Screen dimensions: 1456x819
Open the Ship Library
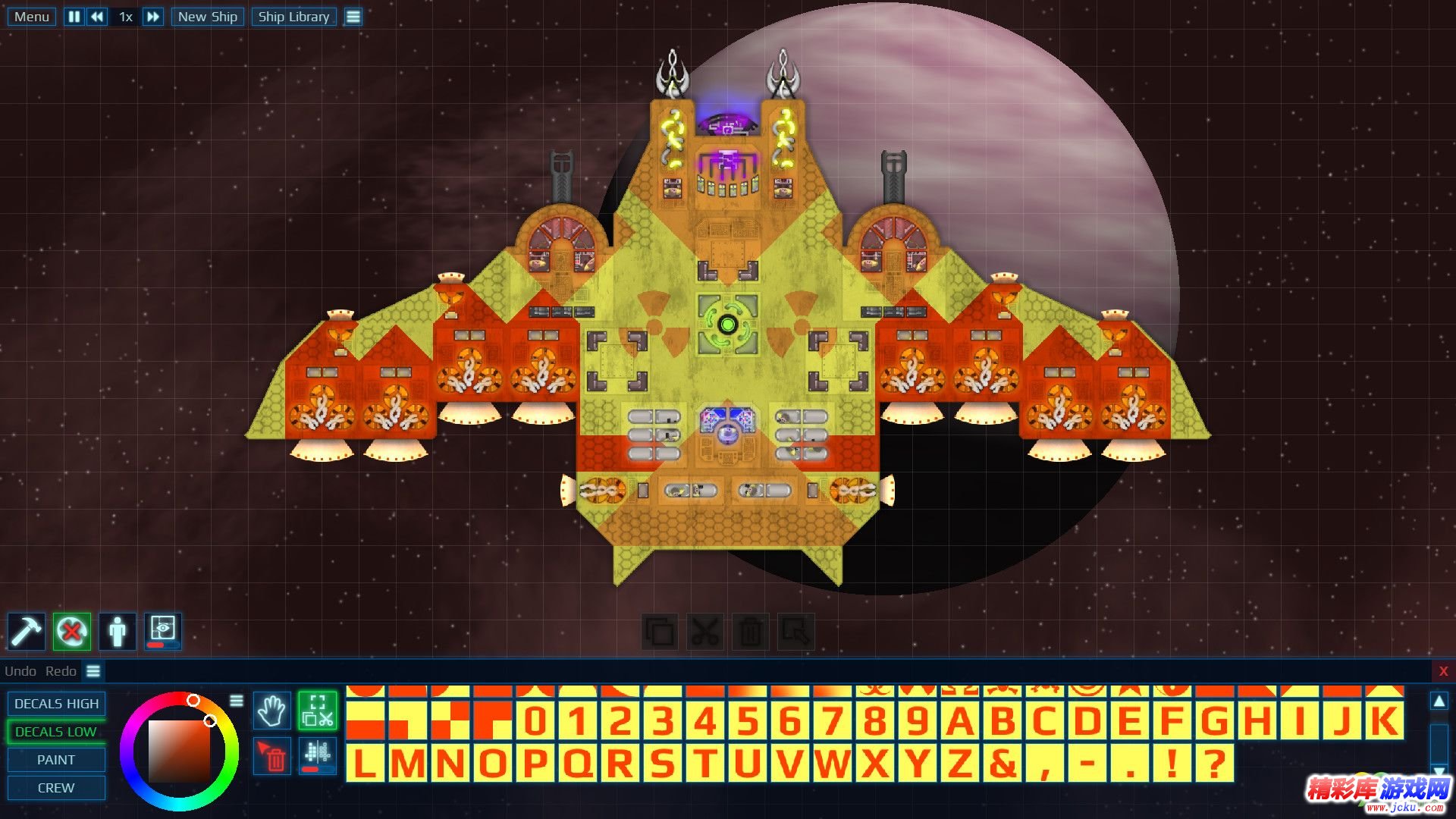(293, 17)
